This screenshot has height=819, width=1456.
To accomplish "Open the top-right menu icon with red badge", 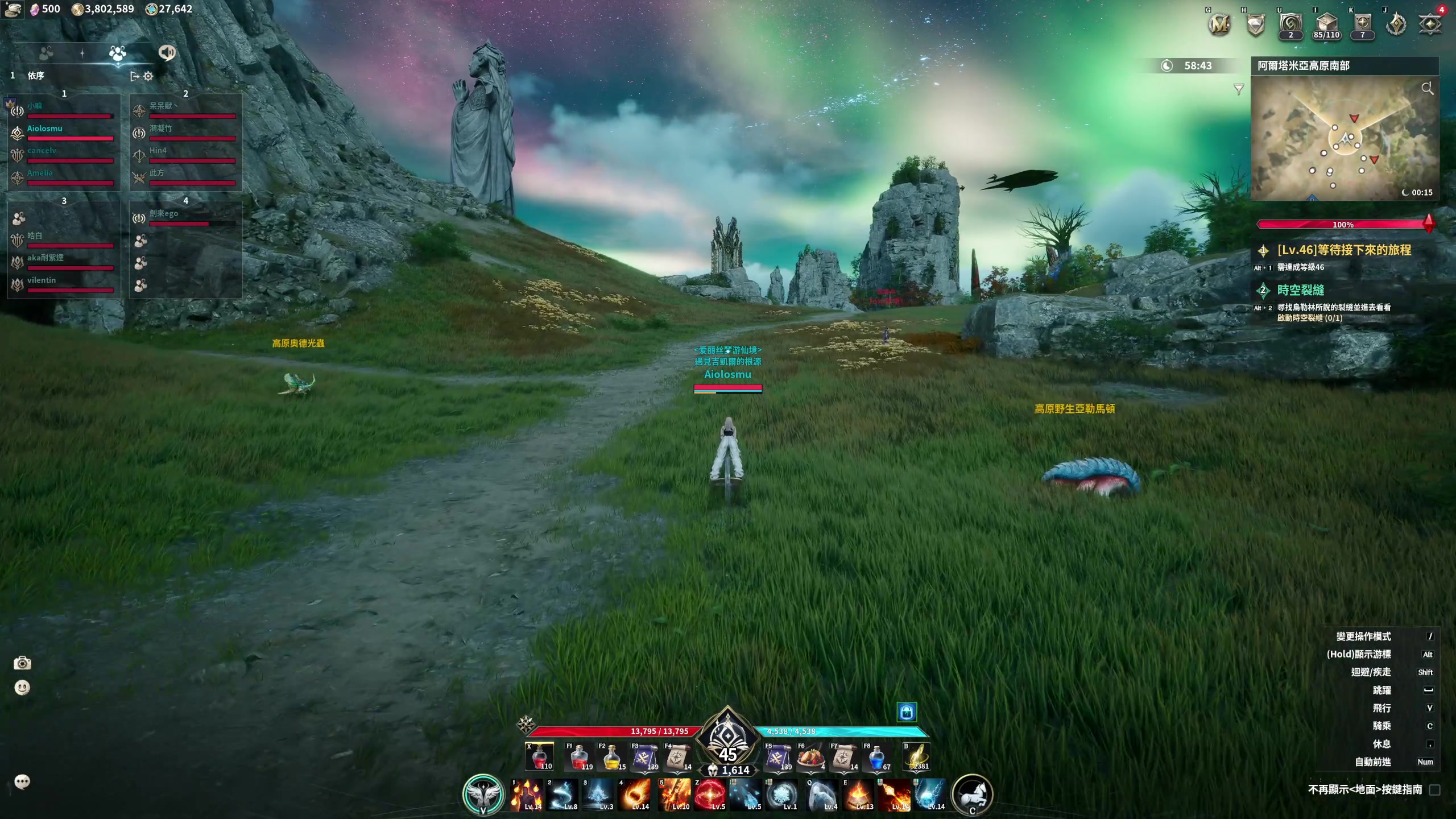I will point(1430,24).
